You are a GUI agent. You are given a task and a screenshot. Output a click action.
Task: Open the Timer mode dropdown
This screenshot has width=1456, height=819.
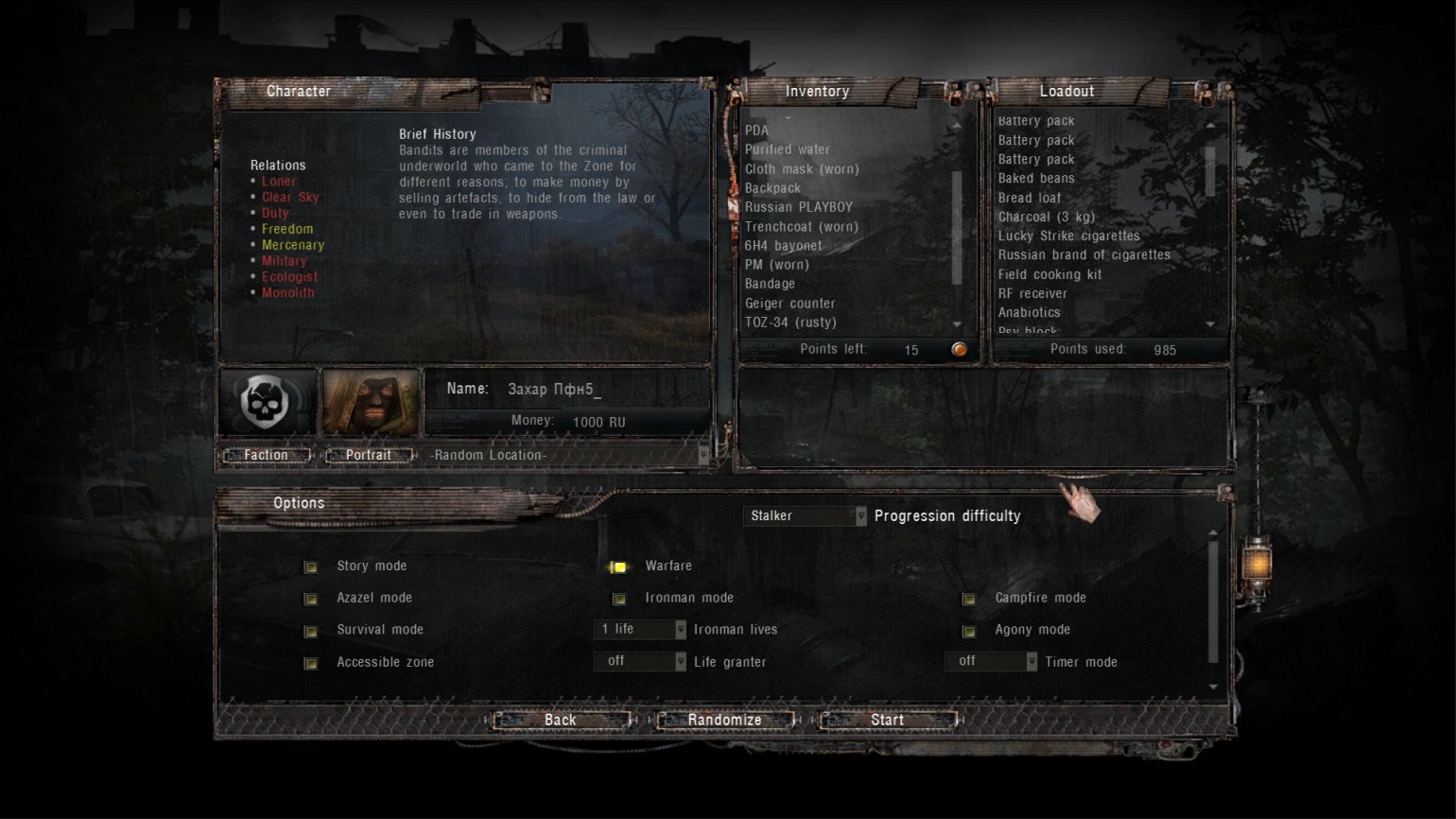[x=991, y=661]
